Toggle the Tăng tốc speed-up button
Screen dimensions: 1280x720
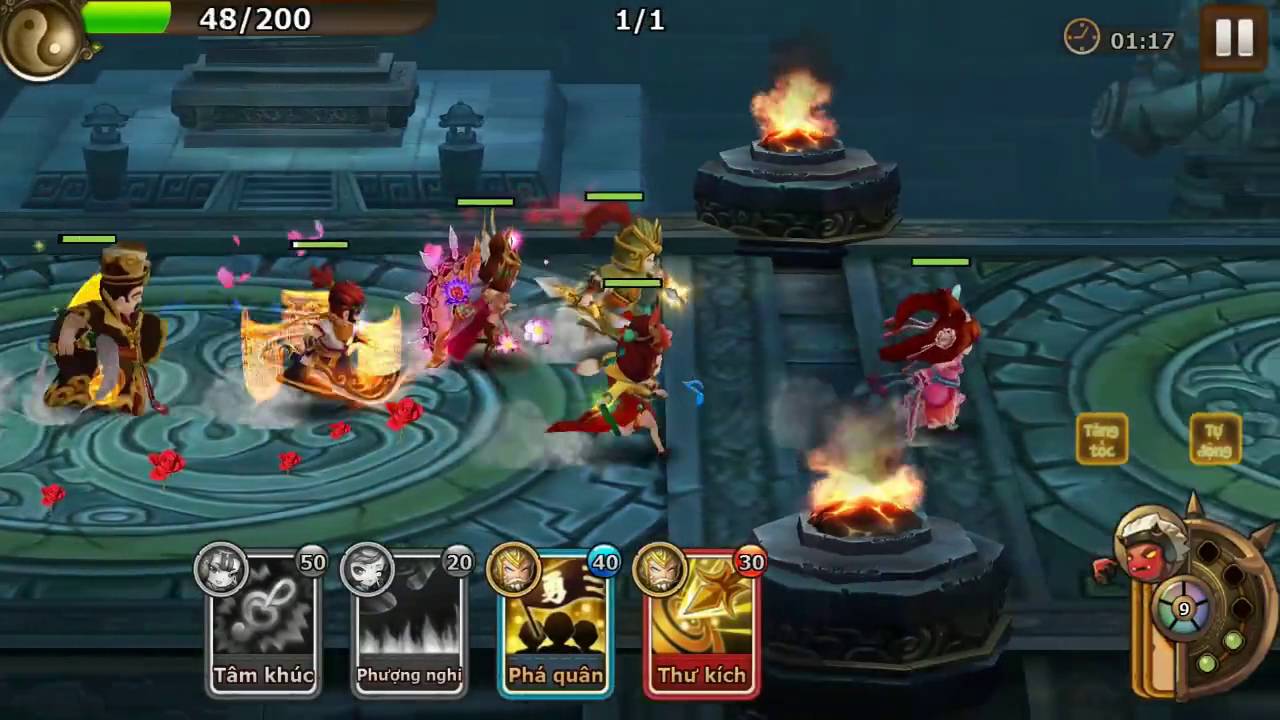tap(1102, 440)
